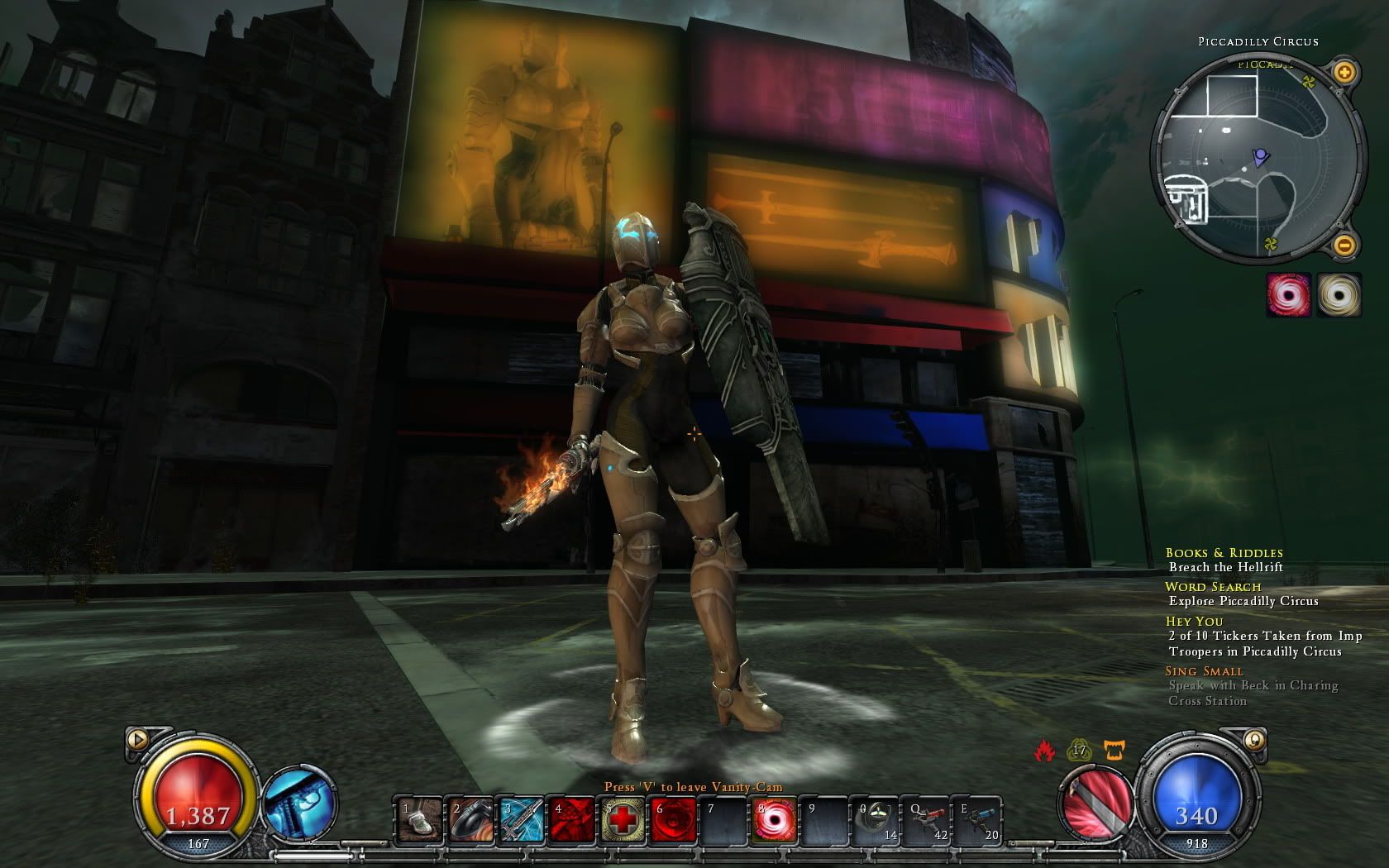The image size is (1389, 868).
Task: Use the red cross medkit in slot 5
Action: 623,821
